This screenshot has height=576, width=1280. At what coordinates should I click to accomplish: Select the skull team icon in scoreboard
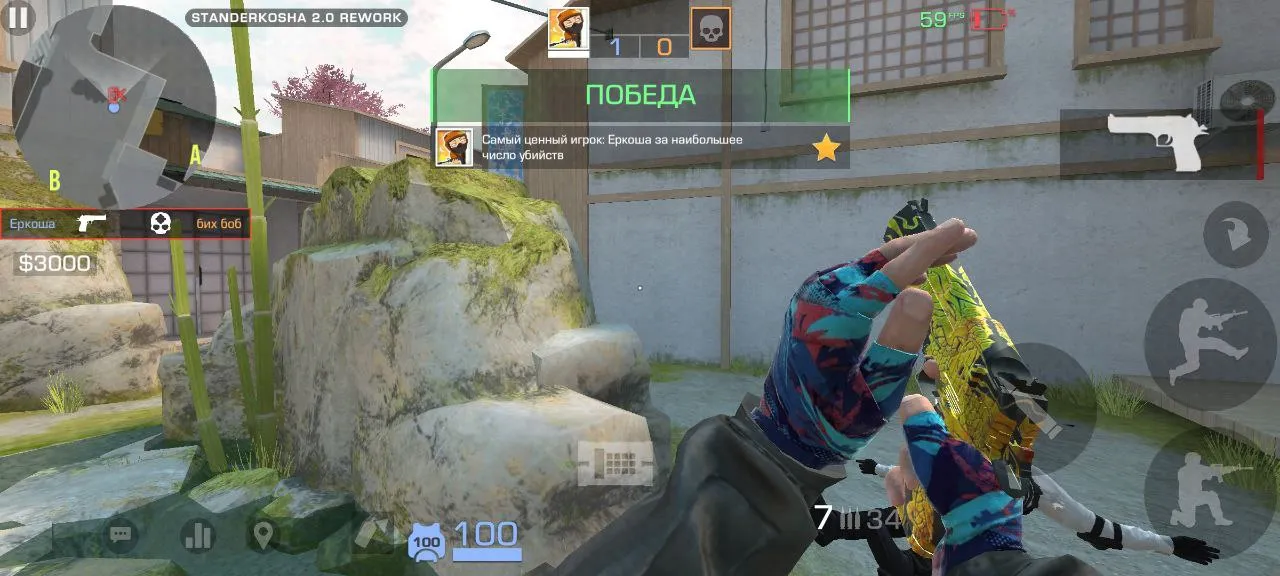(710, 28)
